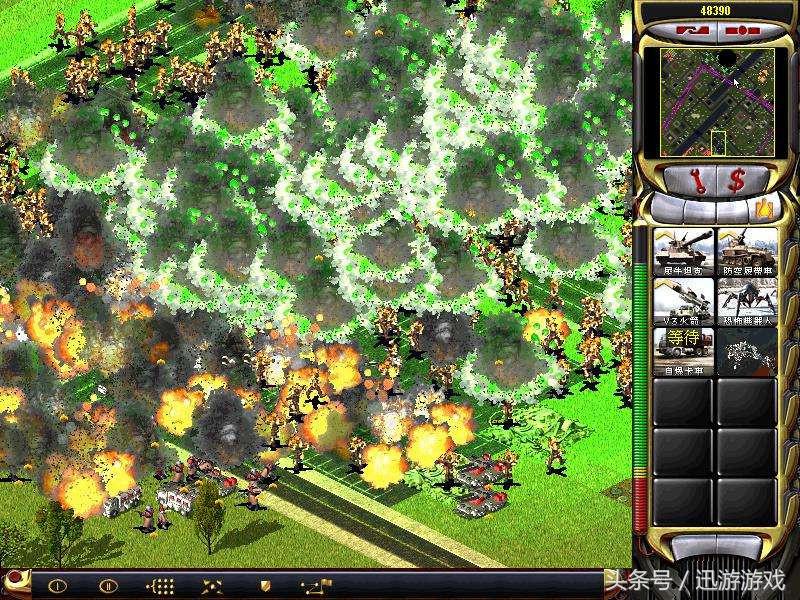The height and width of the screenshot is (600, 800).
Task: Open the options menu button
Action: pyautogui.click(x=740, y=29)
